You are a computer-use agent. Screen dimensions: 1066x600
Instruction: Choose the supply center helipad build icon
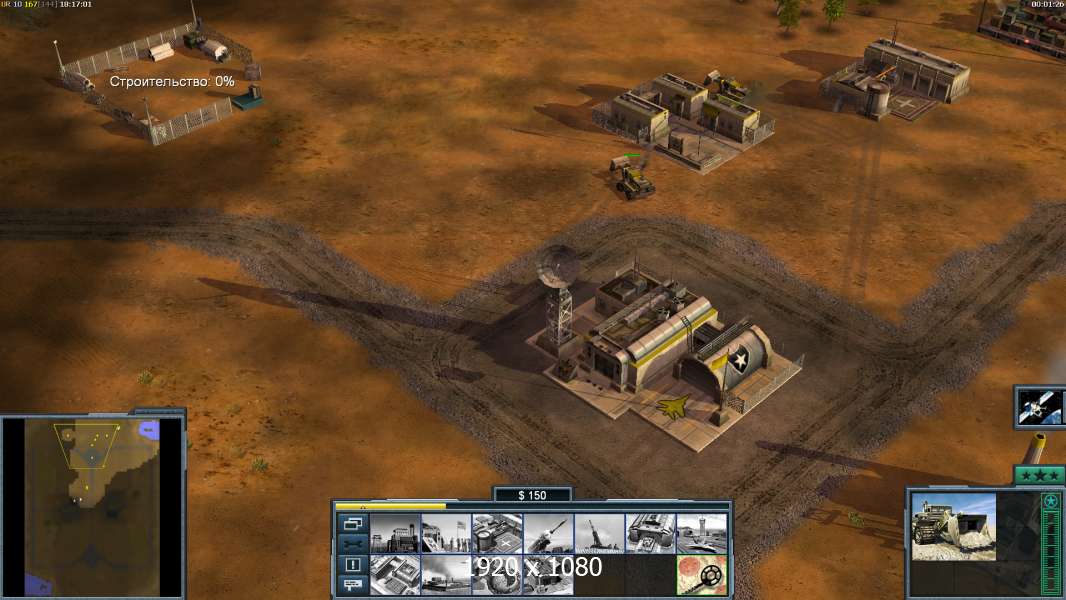coord(497,534)
